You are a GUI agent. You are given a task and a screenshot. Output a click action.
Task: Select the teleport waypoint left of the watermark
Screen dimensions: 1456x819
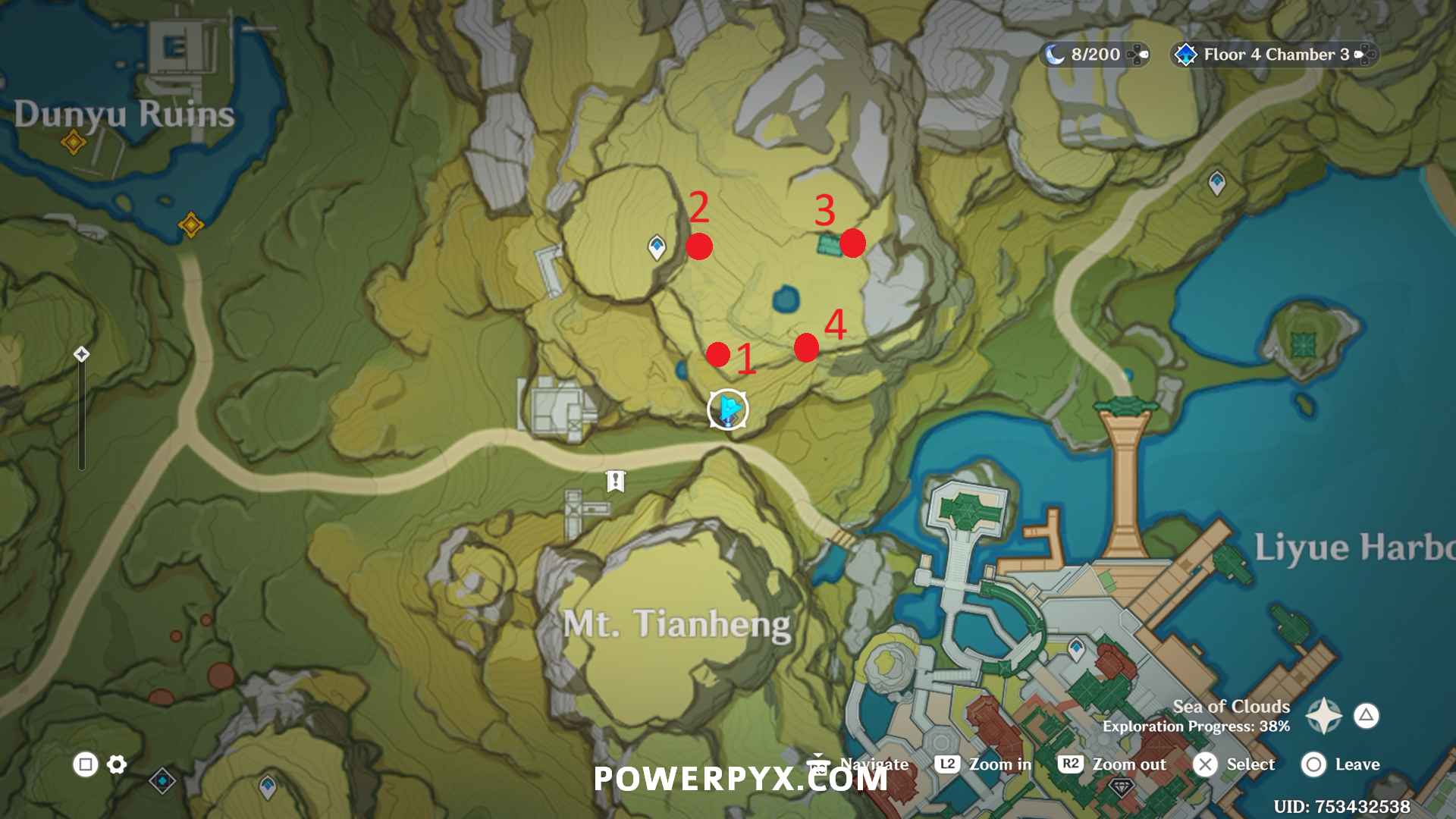(x=268, y=785)
